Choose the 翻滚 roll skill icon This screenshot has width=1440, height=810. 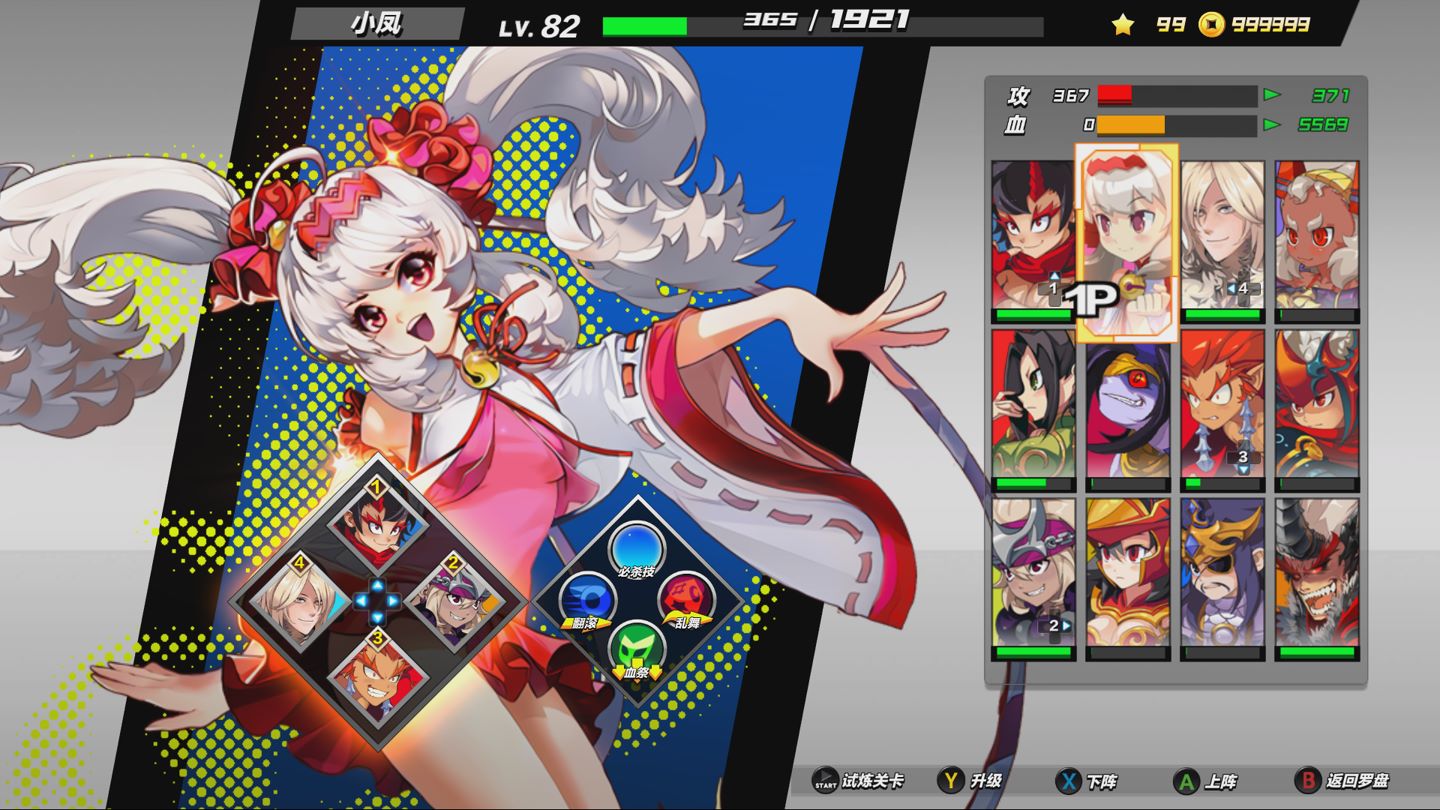(585, 599)
